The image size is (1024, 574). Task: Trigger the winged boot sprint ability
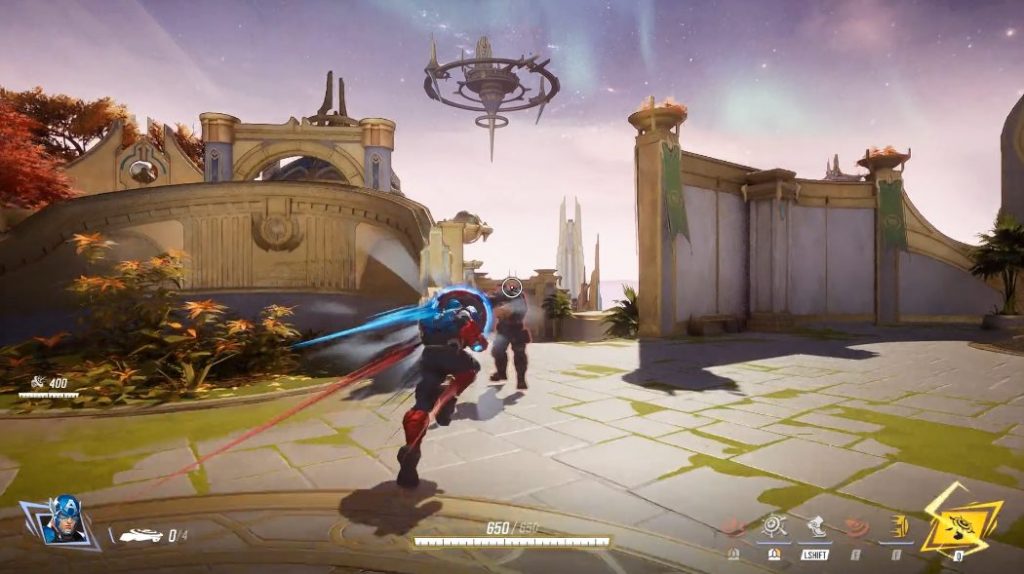coord(815,528)
